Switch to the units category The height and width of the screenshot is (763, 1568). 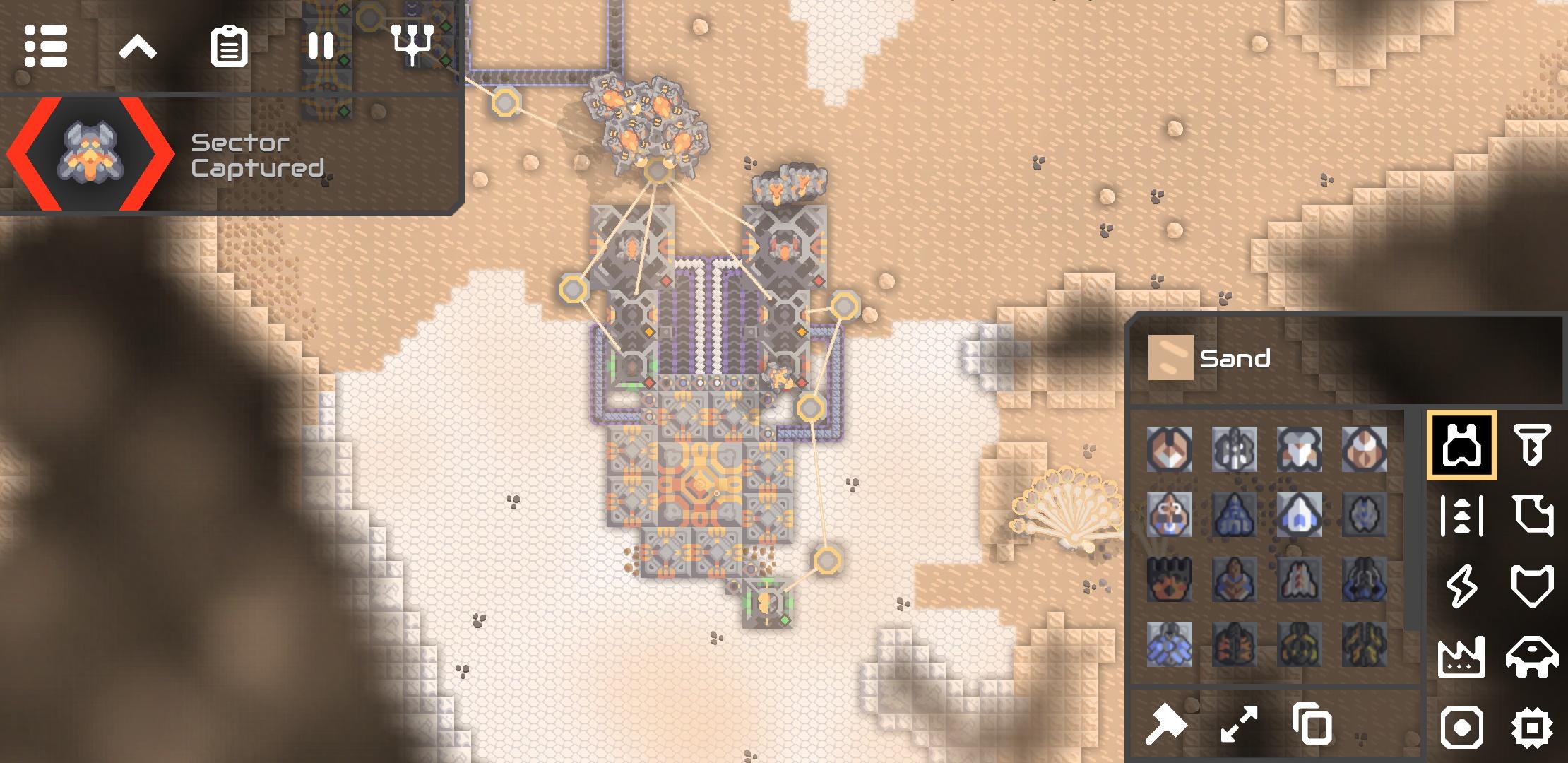click(1531, 657)
